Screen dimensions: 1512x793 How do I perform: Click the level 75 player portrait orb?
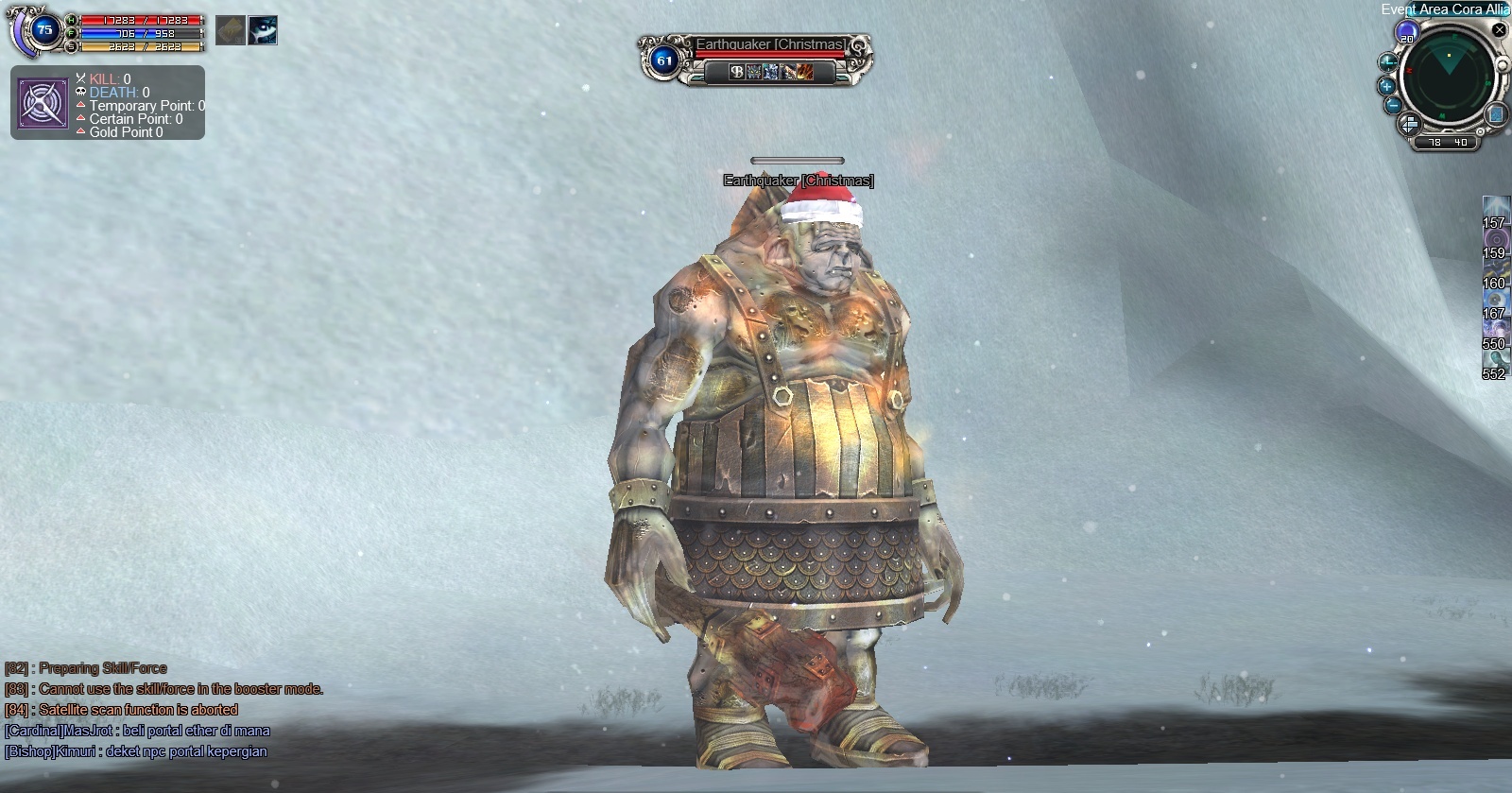[44, 30]
